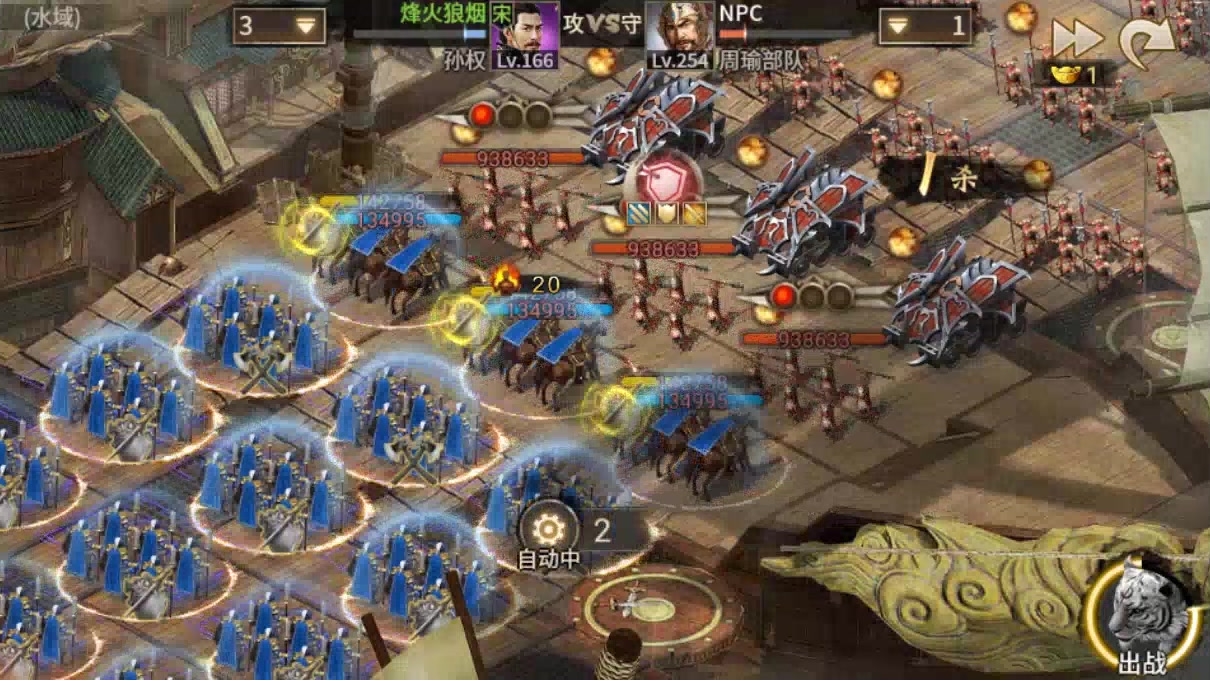
Task: Toggle the gear auto-battle button
Action: (548, 529)
